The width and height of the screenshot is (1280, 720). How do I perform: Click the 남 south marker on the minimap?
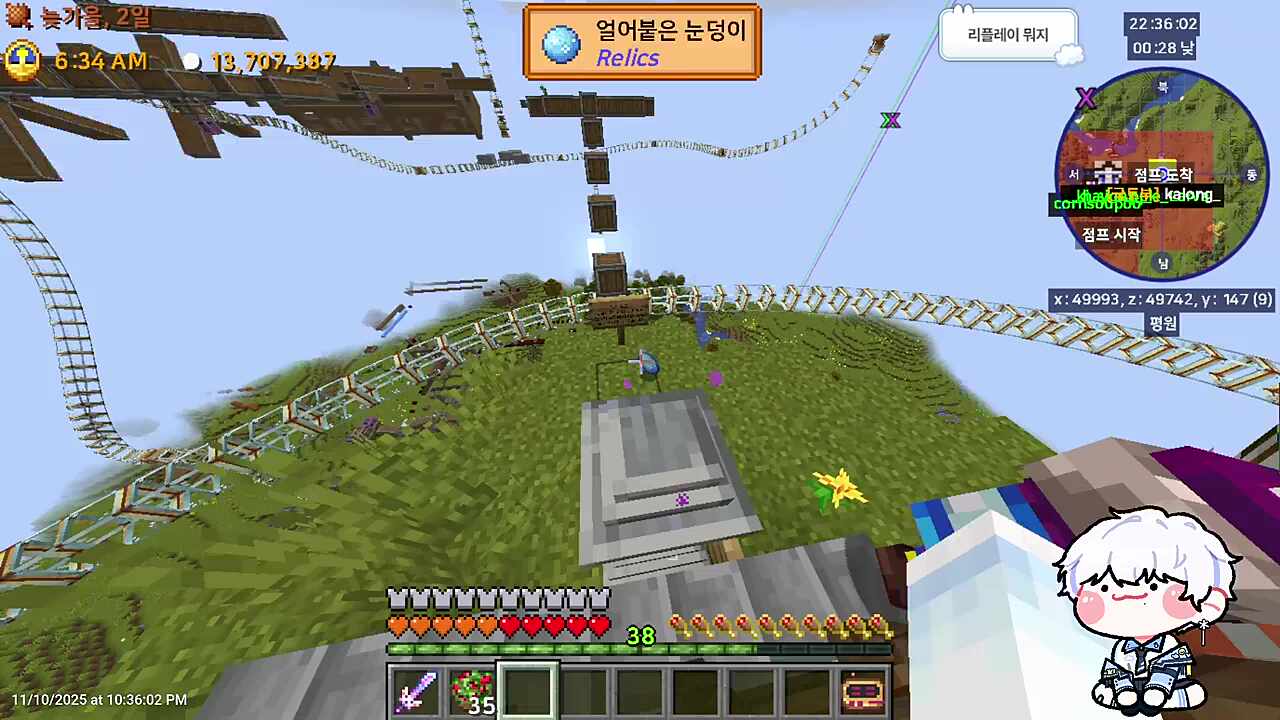[1162, 263]
